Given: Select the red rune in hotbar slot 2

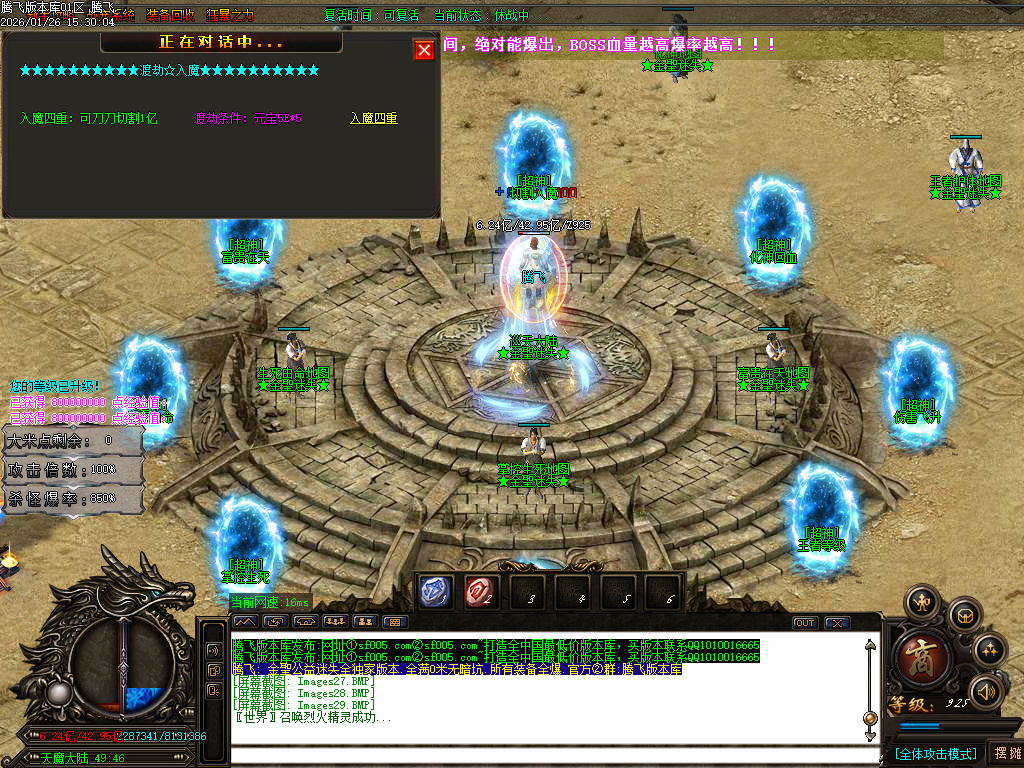Looking at the screenshot, I should [x=481, y=593].
